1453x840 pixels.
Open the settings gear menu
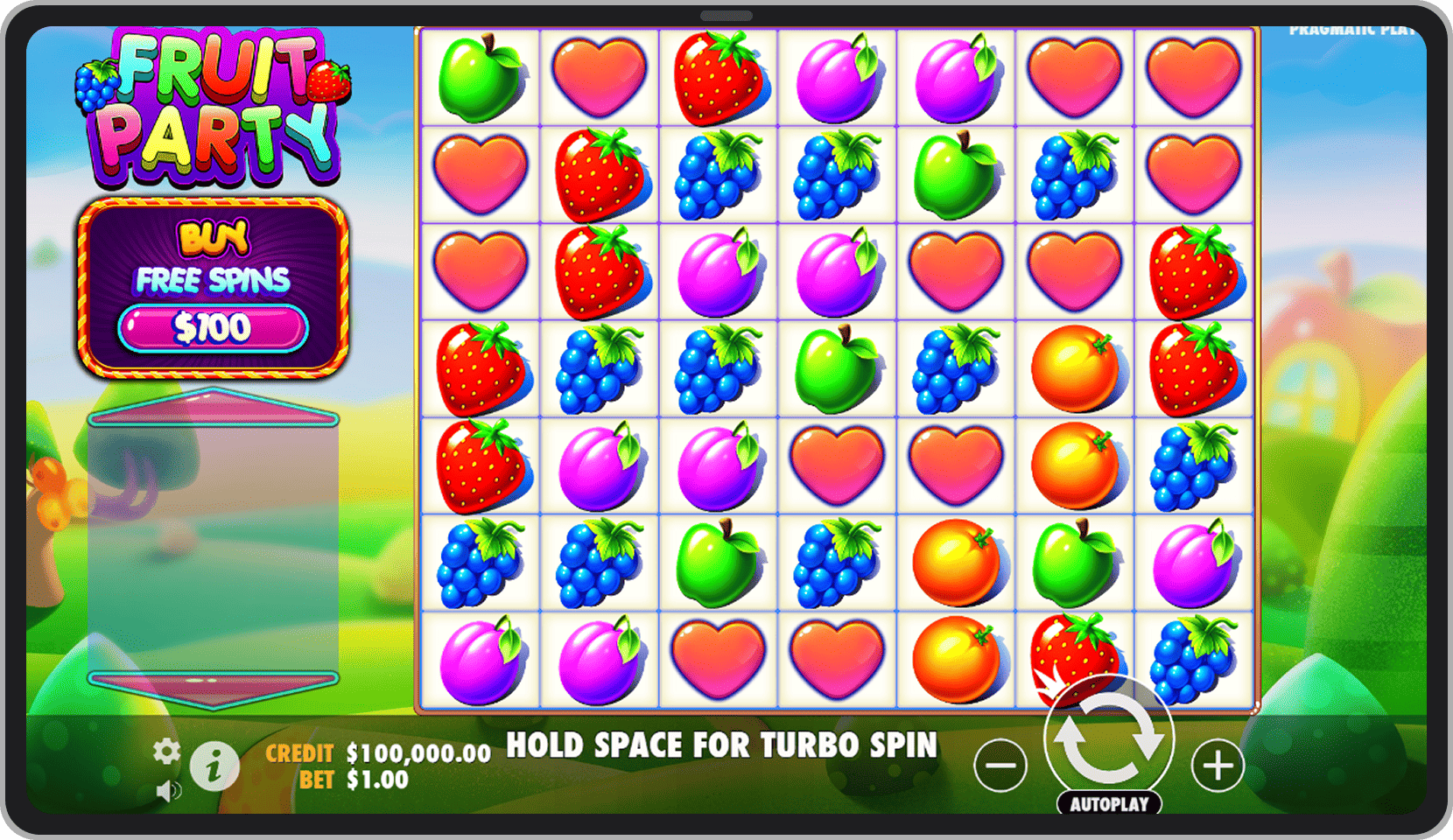166,751
